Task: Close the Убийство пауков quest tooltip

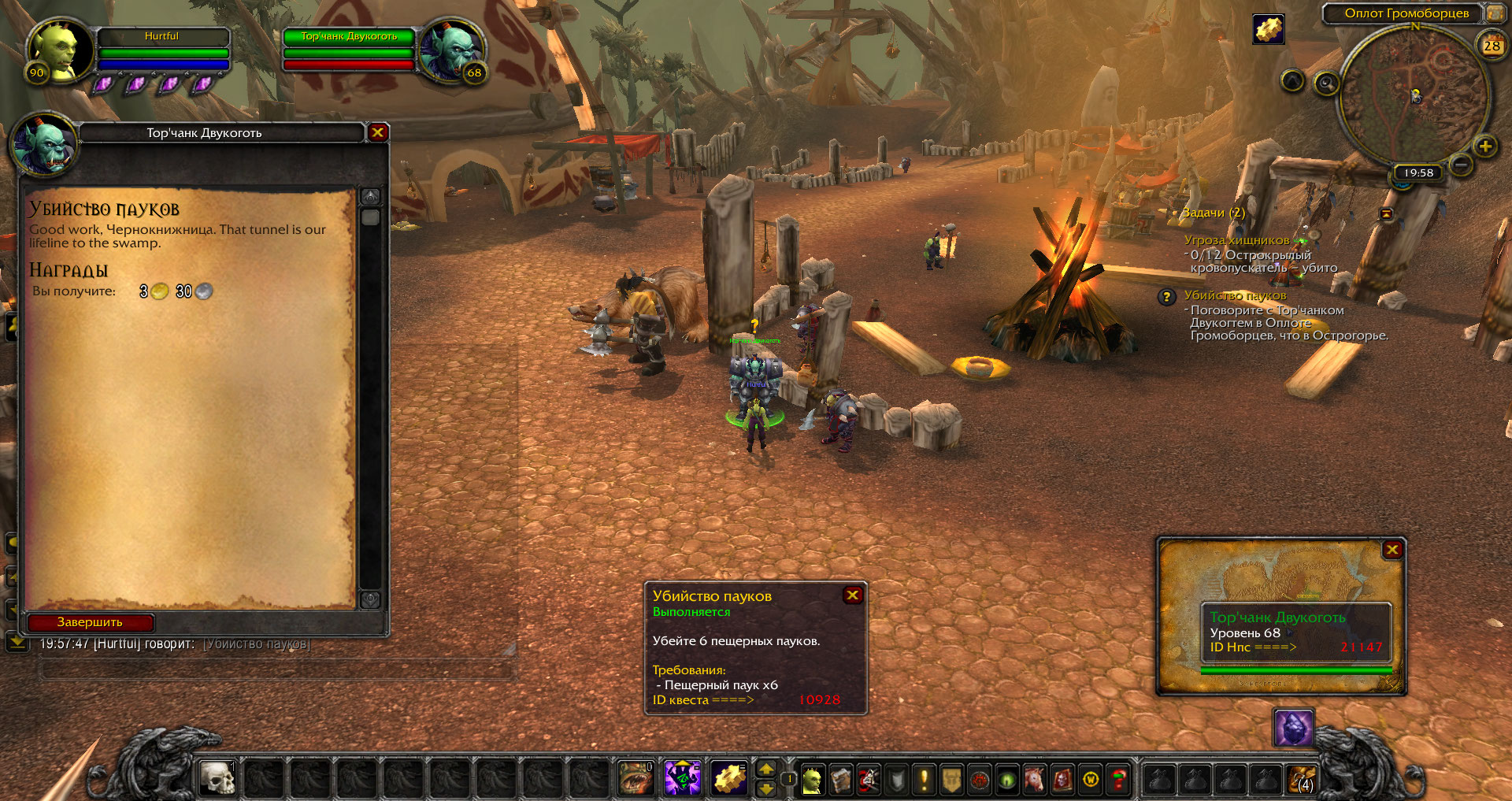Action: 852,595
